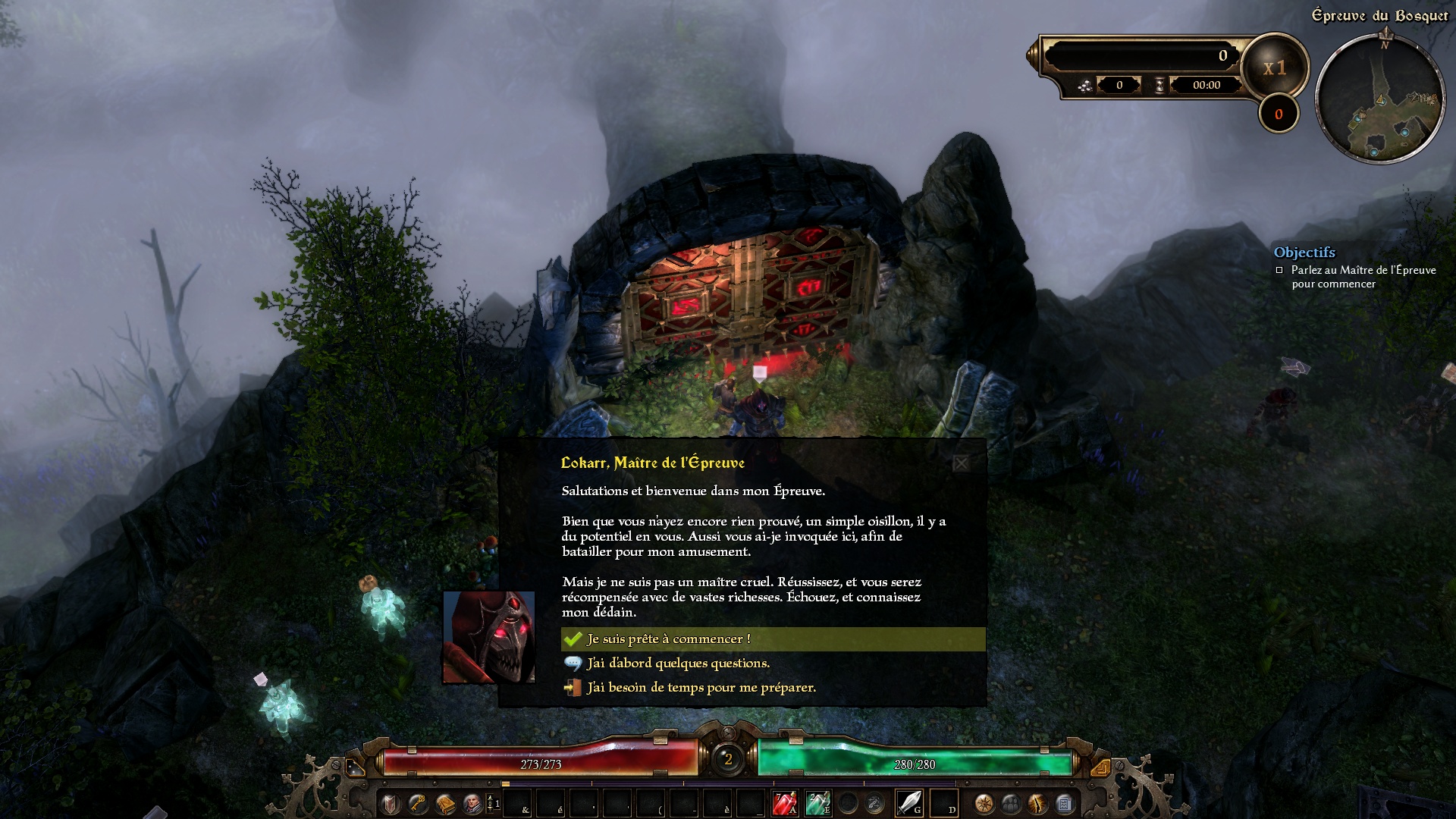The width and height of the screenshot is (1456, 819).
Task: Click the golden arrow right of energy bar
Action: (x=1100, y=767)
